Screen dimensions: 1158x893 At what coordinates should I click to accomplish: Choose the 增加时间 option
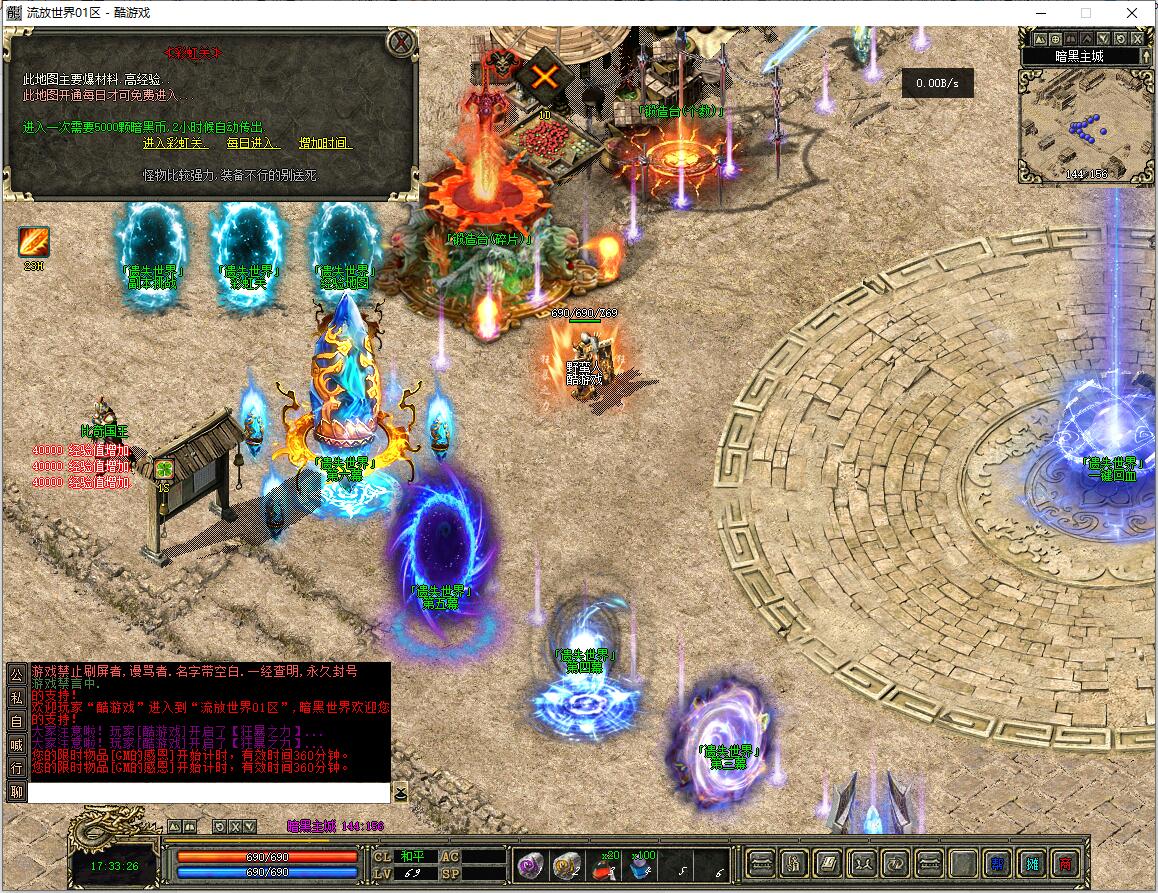coord(326,144)
